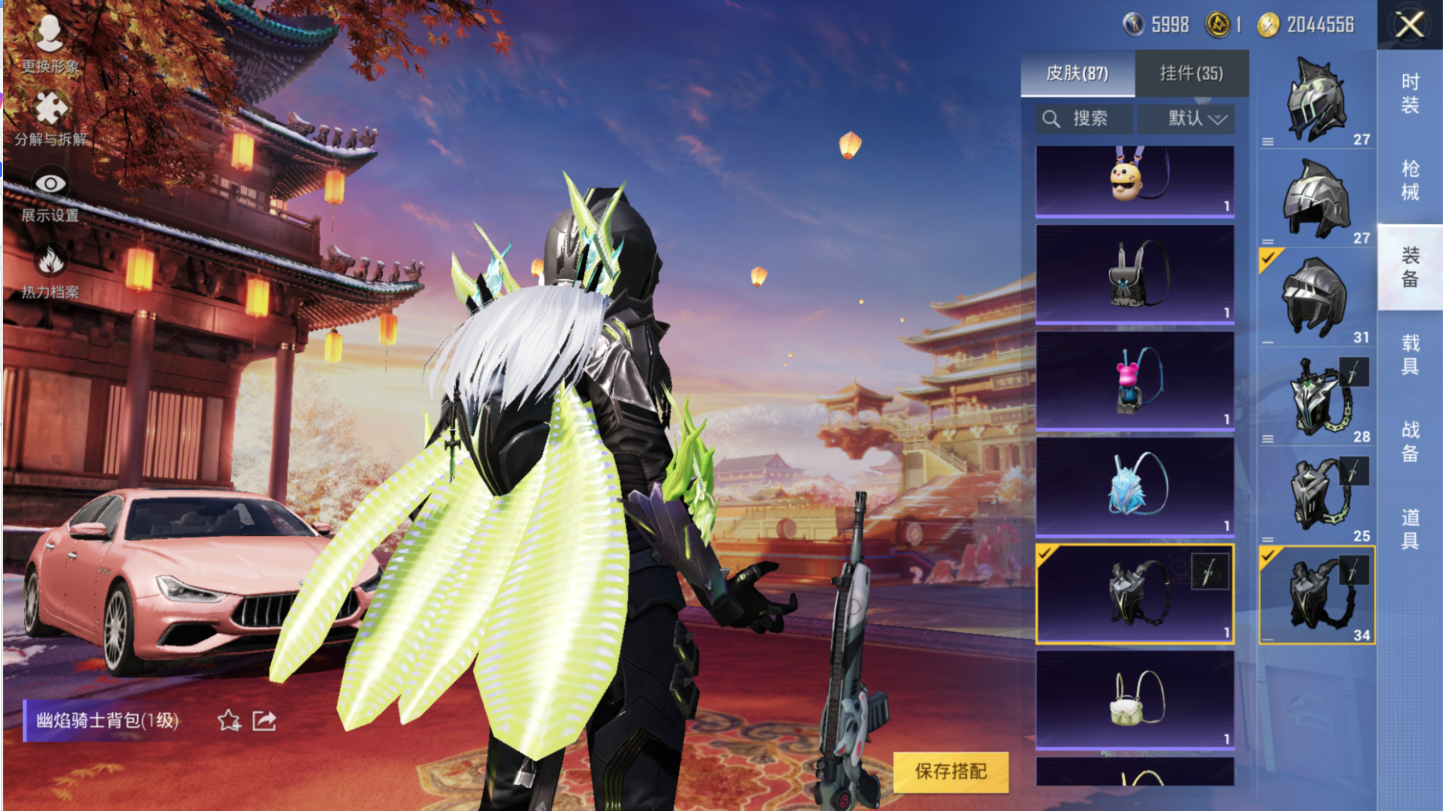Open the 时装 outfits category
The image size is (1443, 811).
[1410, 93]
